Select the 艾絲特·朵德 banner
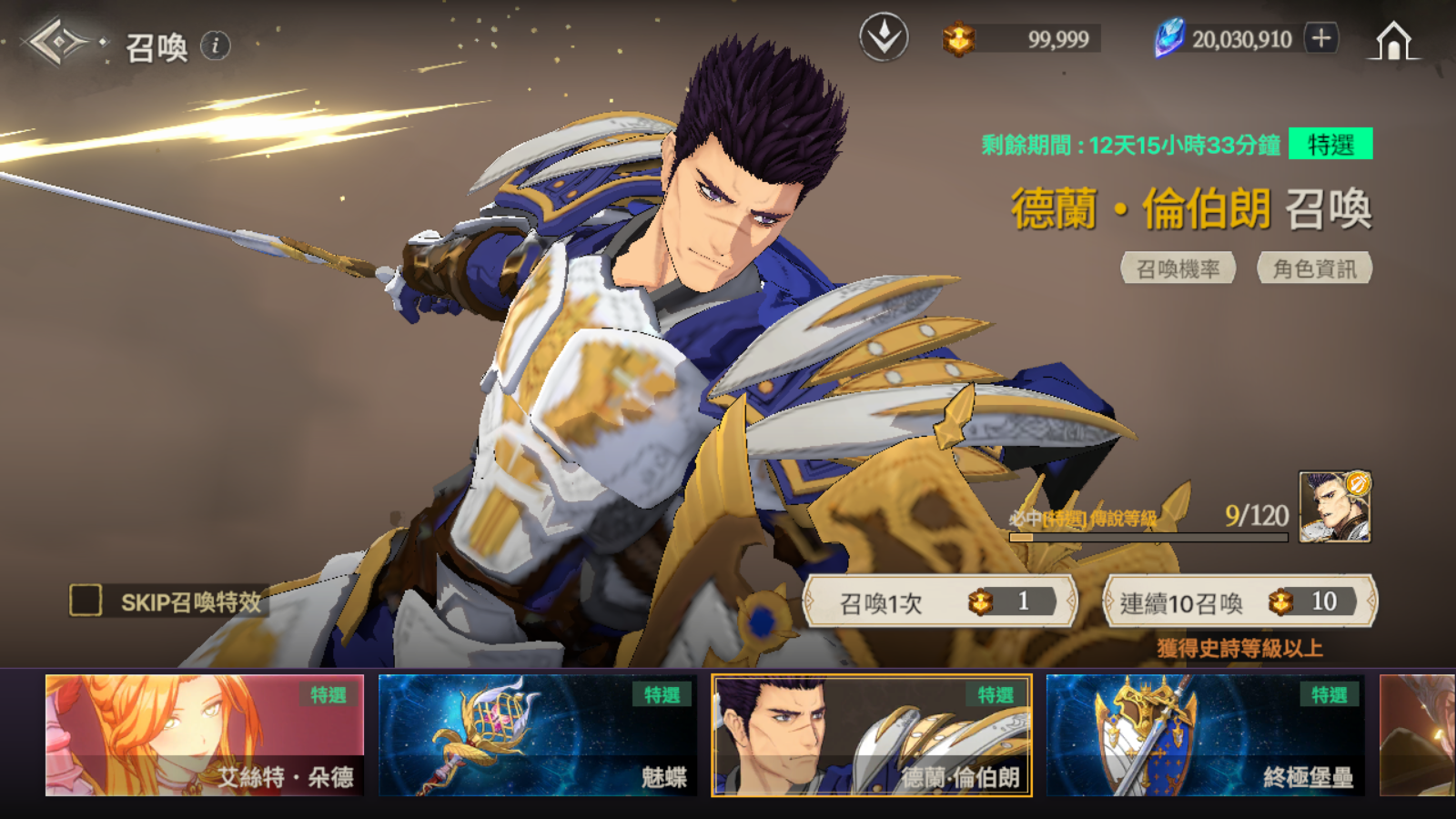 [205, 735]
